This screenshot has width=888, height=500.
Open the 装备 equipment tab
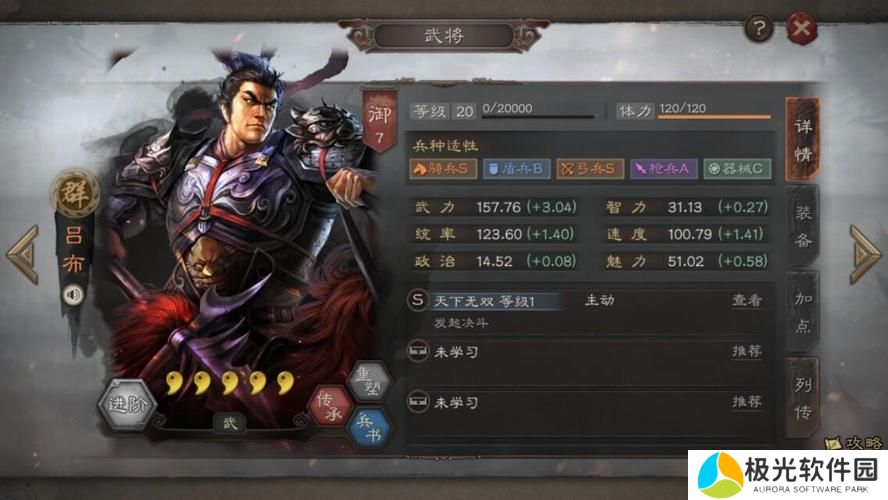803,226
